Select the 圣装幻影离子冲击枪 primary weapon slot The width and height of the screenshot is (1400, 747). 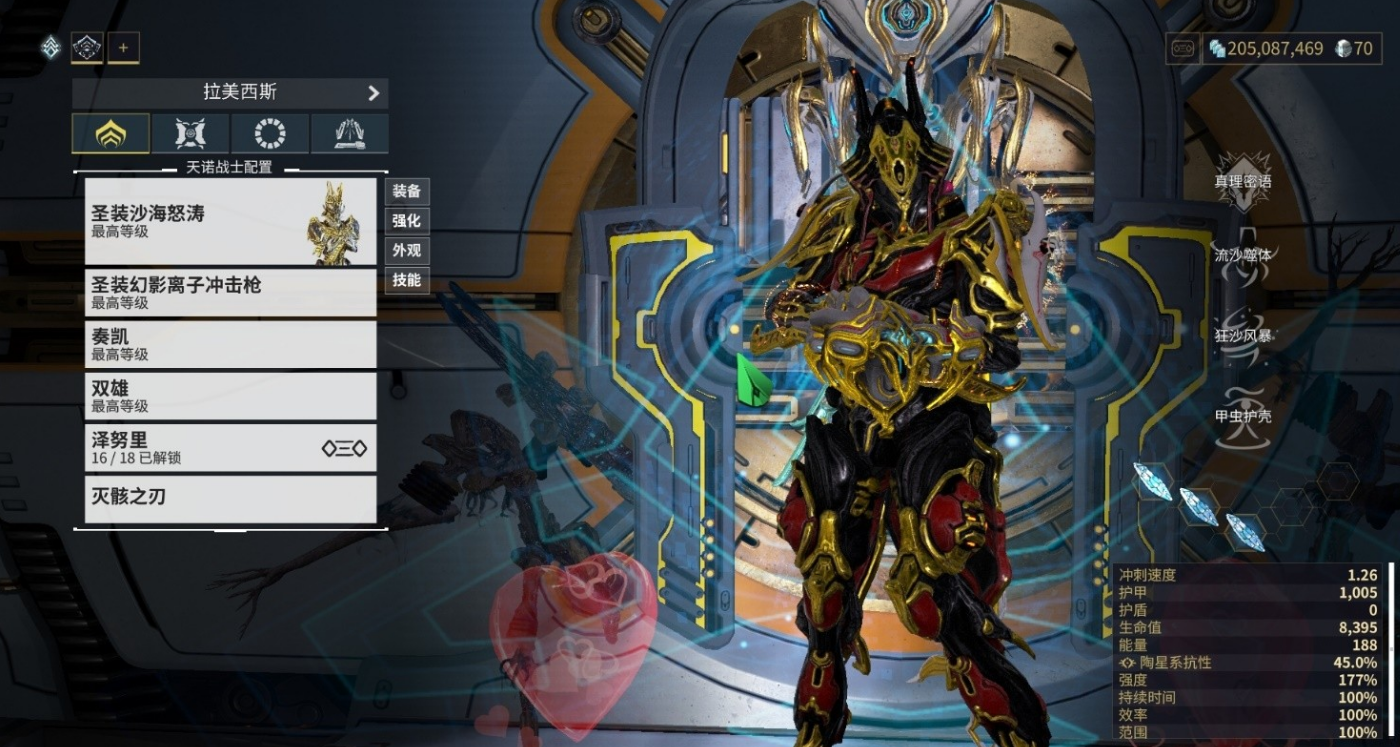pos(230,293)
